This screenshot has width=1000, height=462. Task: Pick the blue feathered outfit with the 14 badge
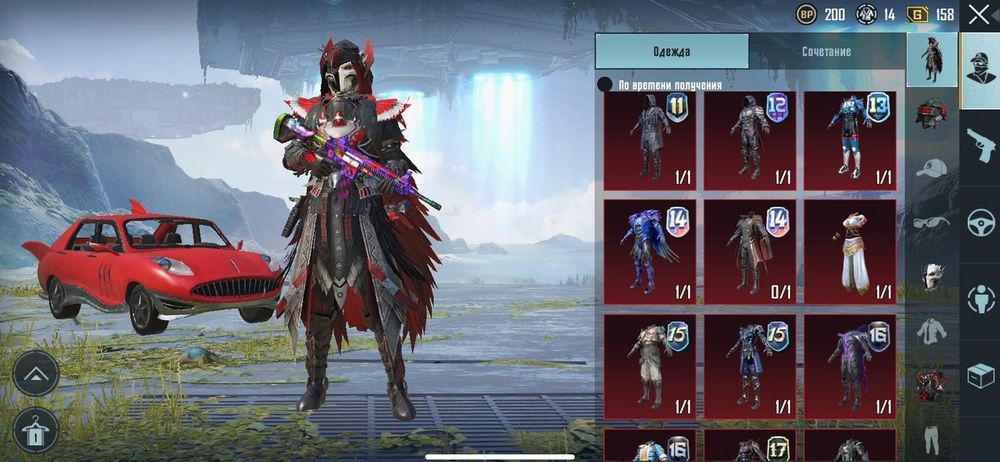[x=650, y=249]
